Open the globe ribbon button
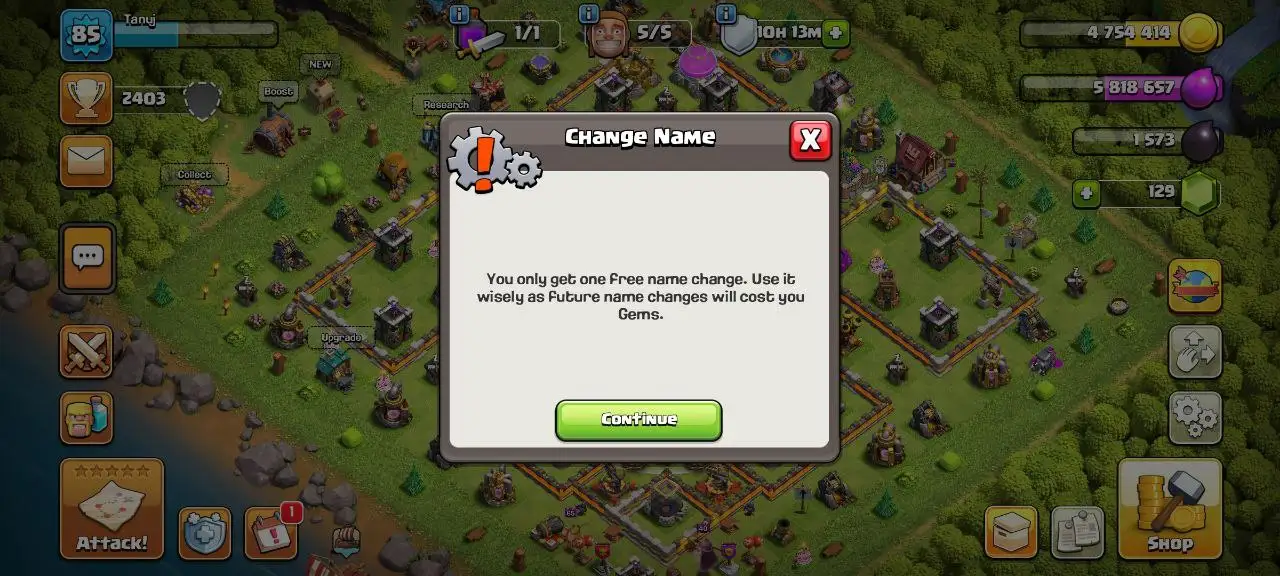Screen dimensions: 1280x576 1195,286
